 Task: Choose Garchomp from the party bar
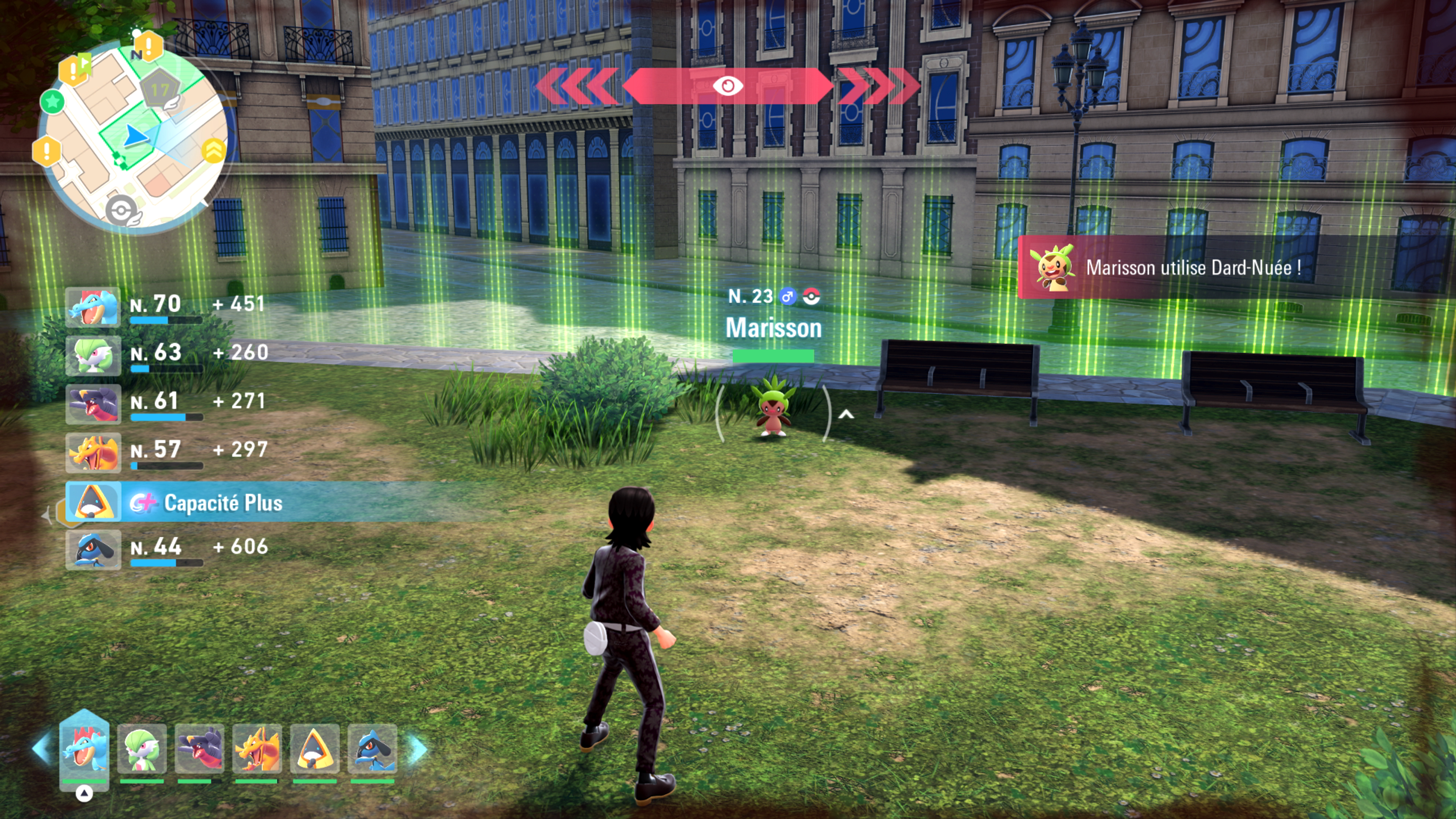199,749
